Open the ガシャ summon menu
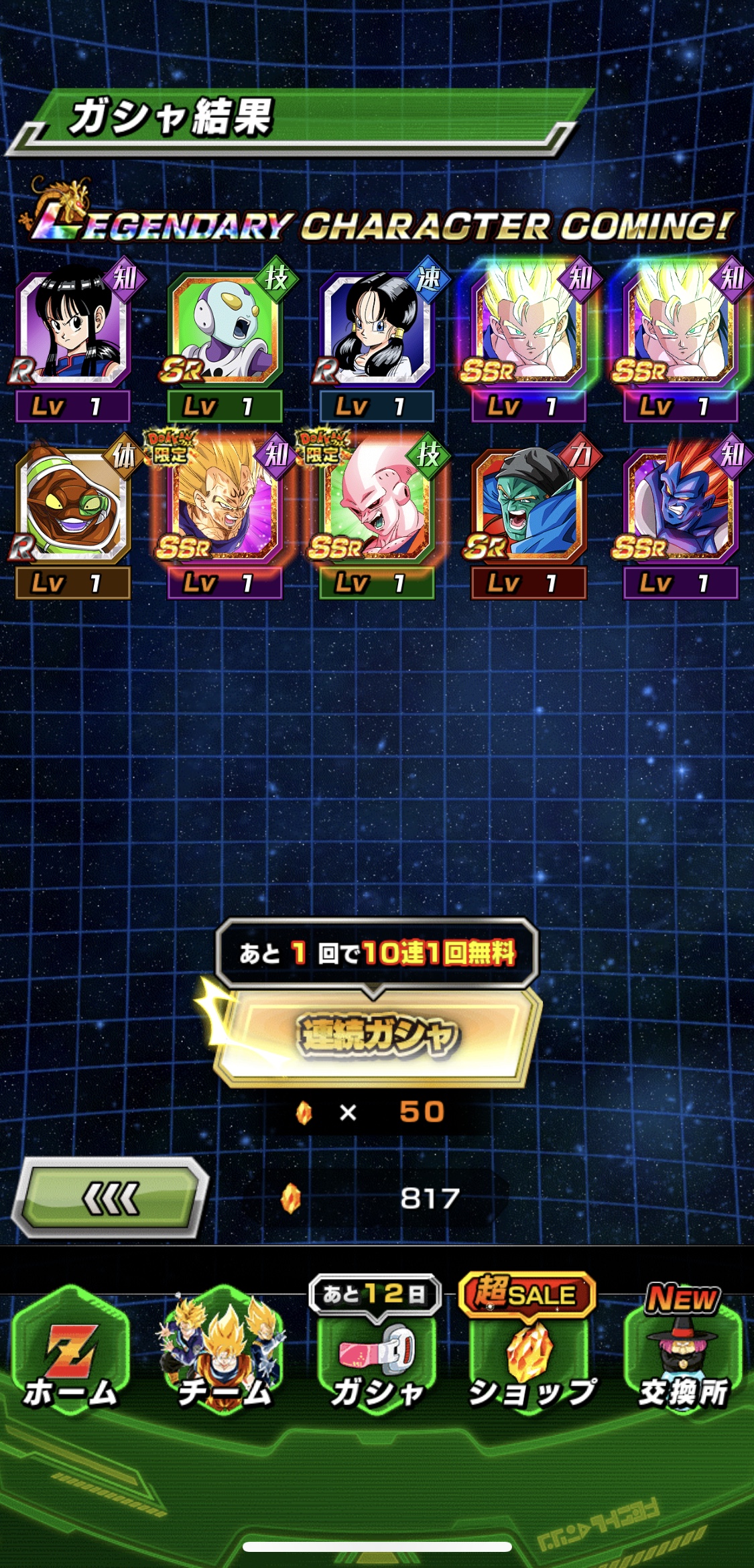 point(377,1354)
